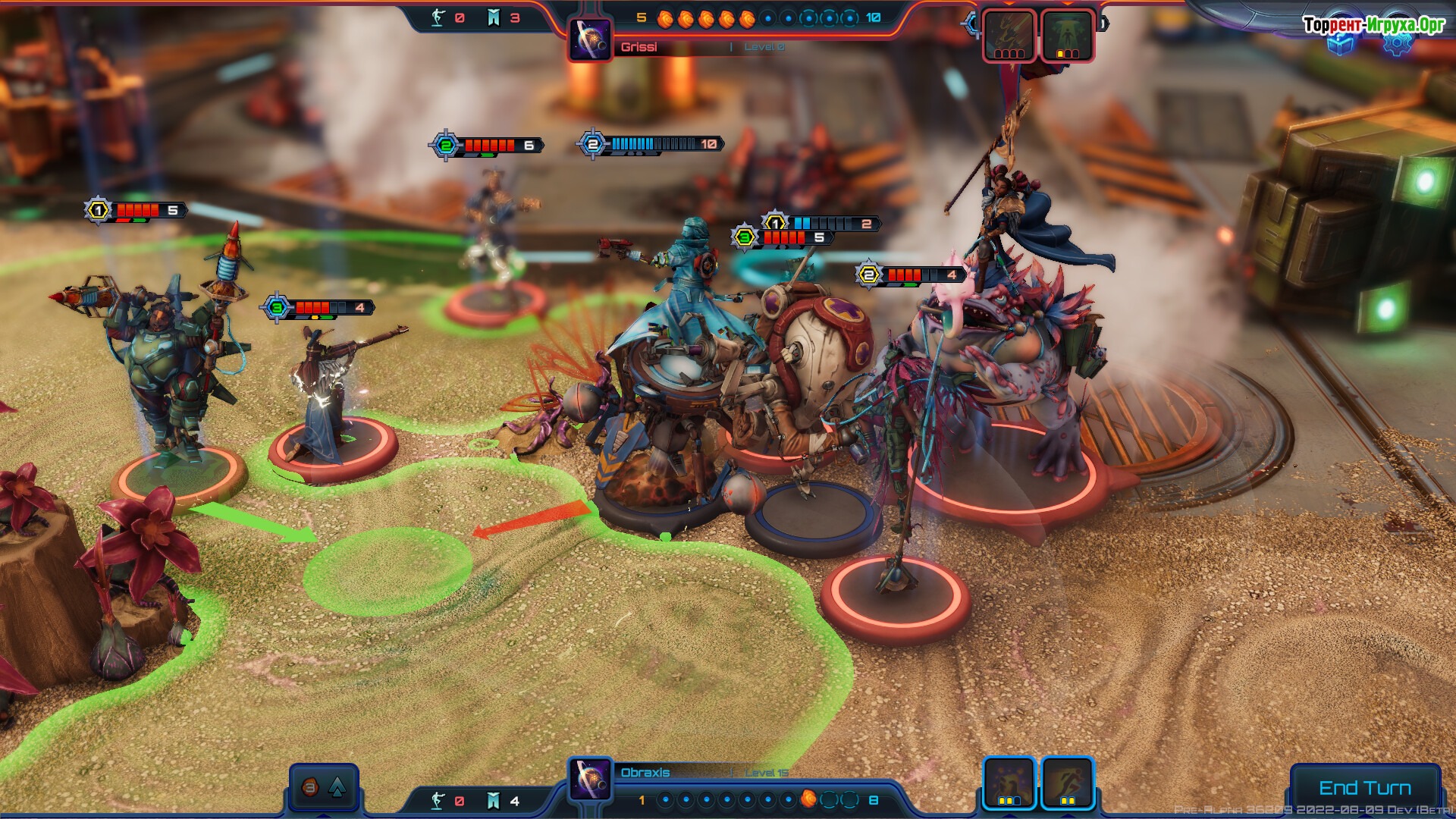The image size is (1456, 819).
Task: Select Grissi's red meteor strike ability card
Action: pos(1009,34)
